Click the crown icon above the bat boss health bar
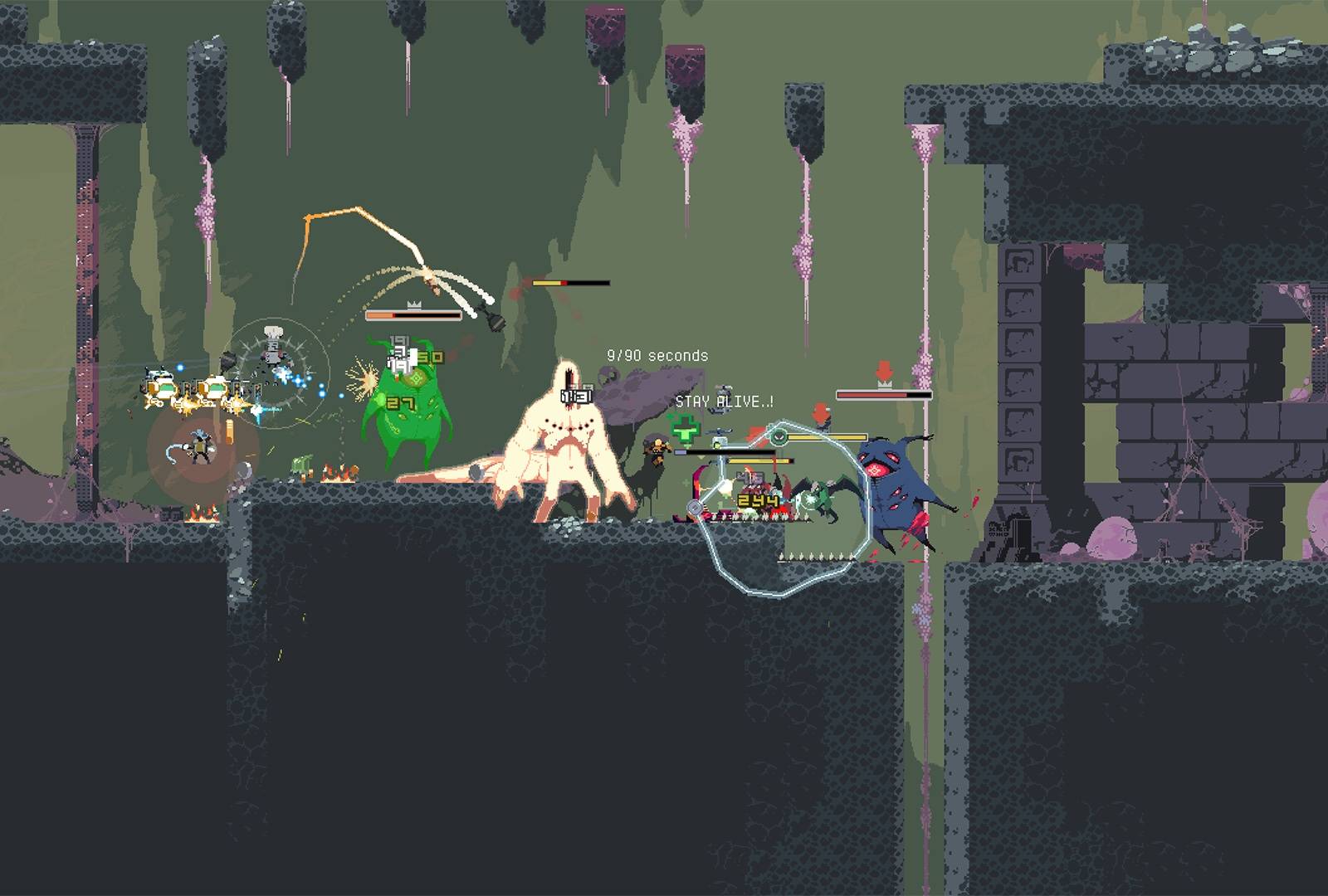1328x896 pixels. coord(885,384)
